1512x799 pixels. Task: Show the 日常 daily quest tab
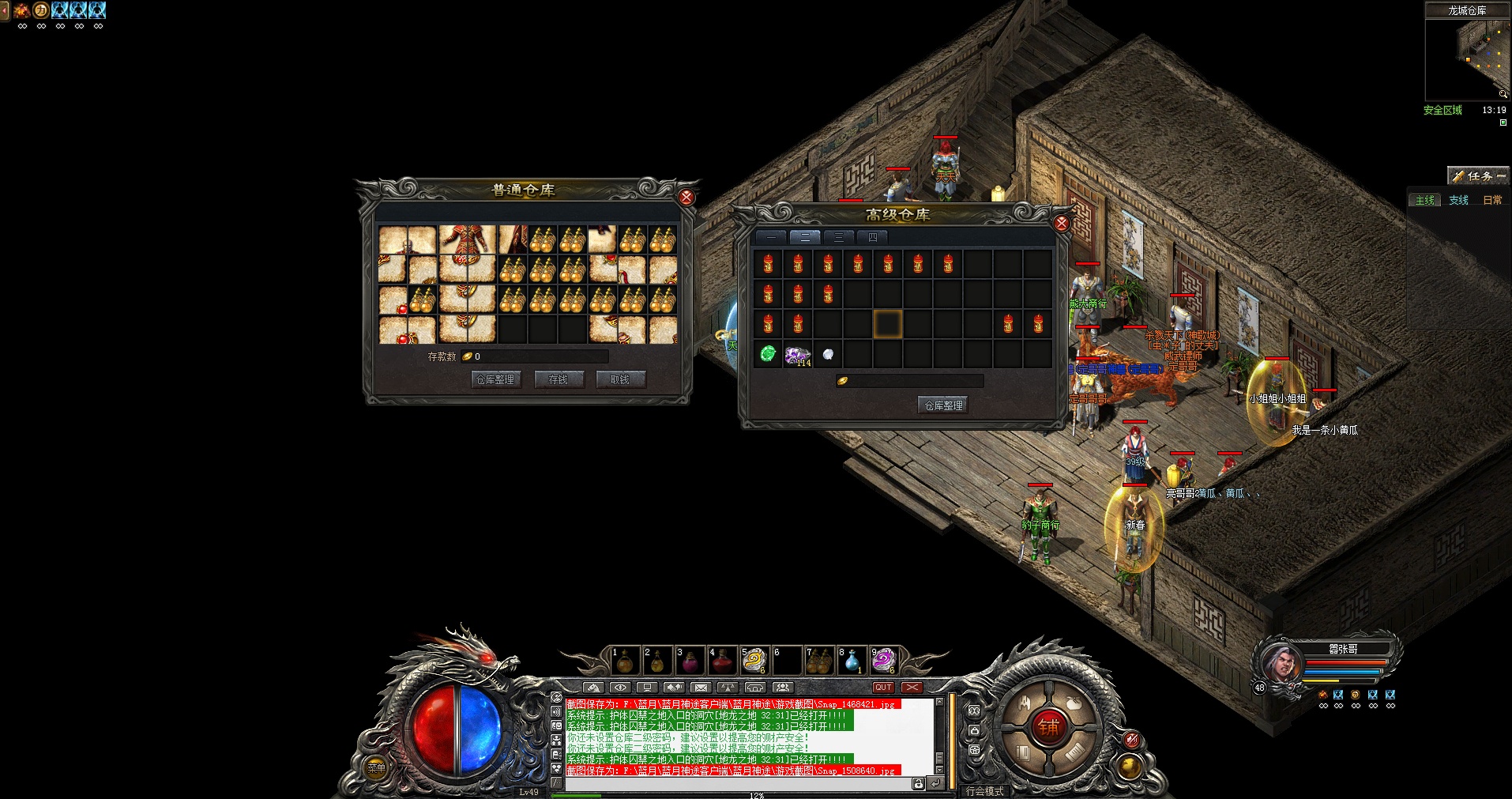click(1492, 200)
